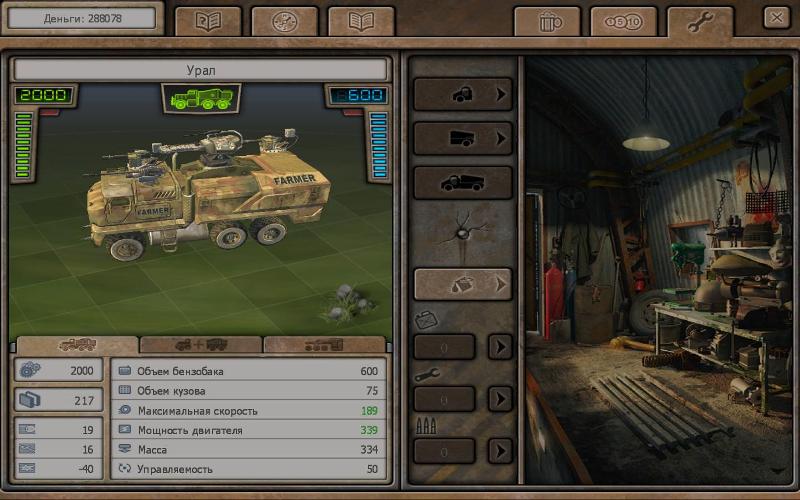Close the garage screen with the X button

[776, 17]
